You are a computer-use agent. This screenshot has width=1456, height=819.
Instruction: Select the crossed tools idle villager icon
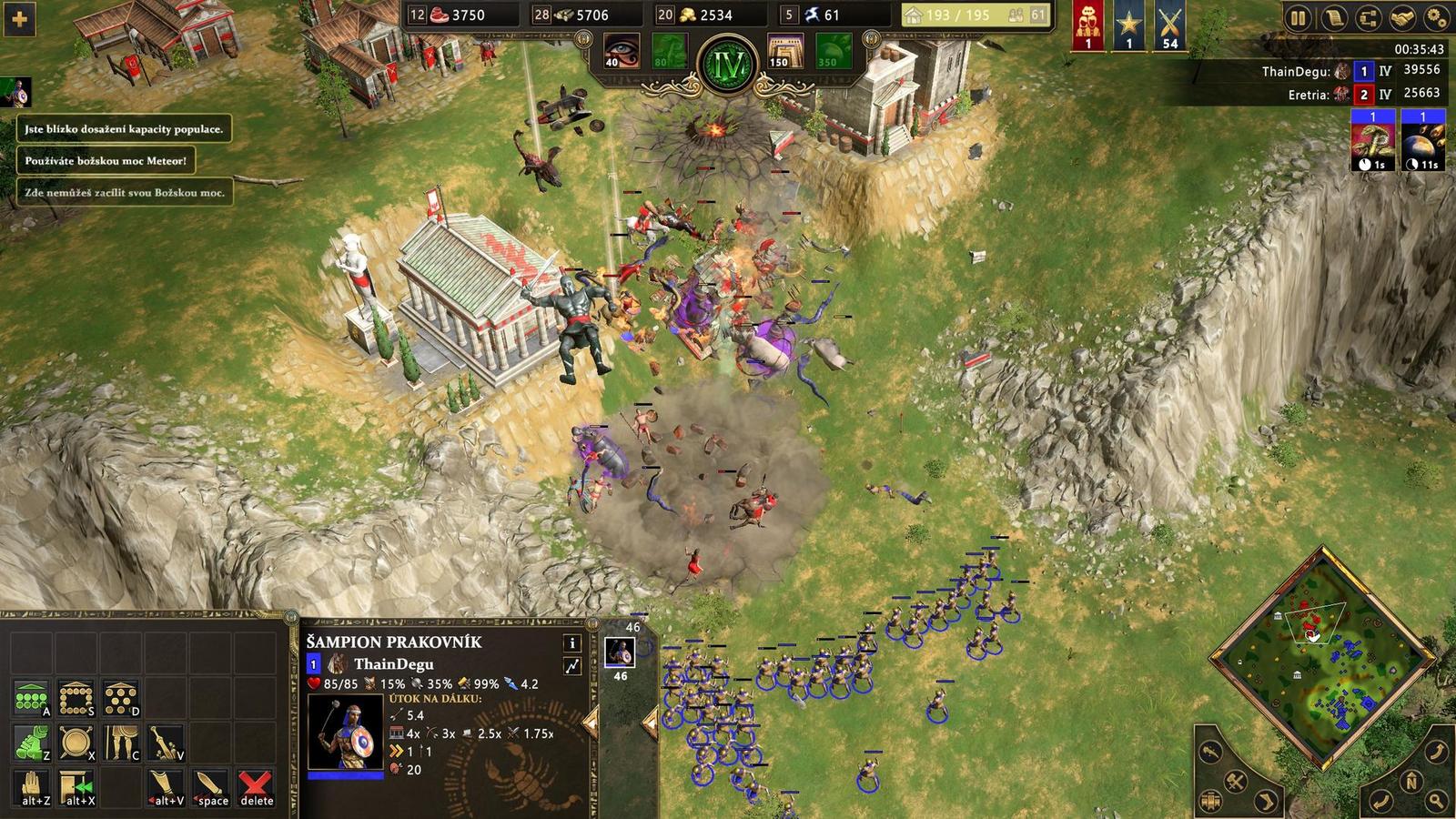click(x=1235, y=783)
